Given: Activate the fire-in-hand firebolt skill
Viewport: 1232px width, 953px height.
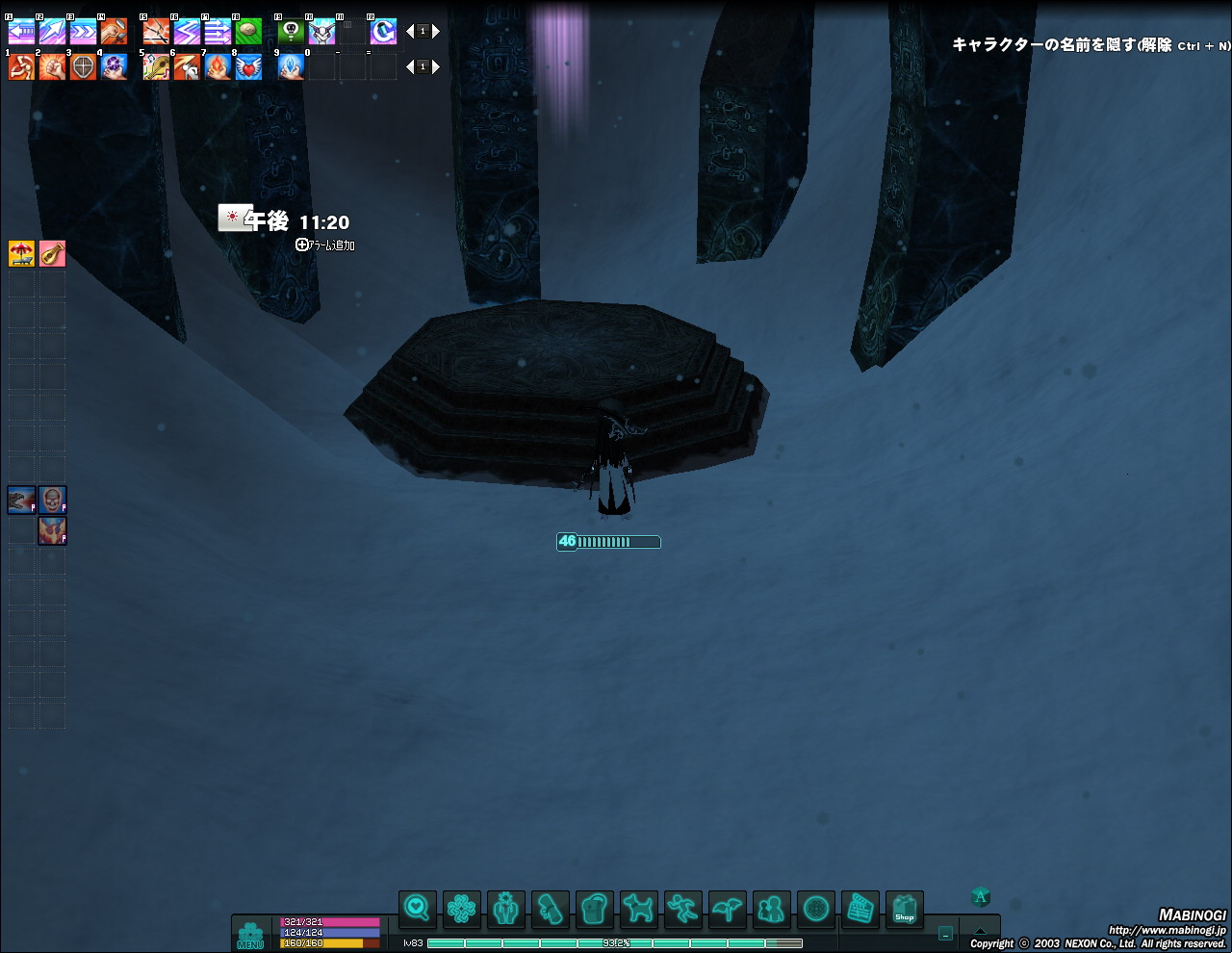Looking at the screenshot, I should coord(218,67).
